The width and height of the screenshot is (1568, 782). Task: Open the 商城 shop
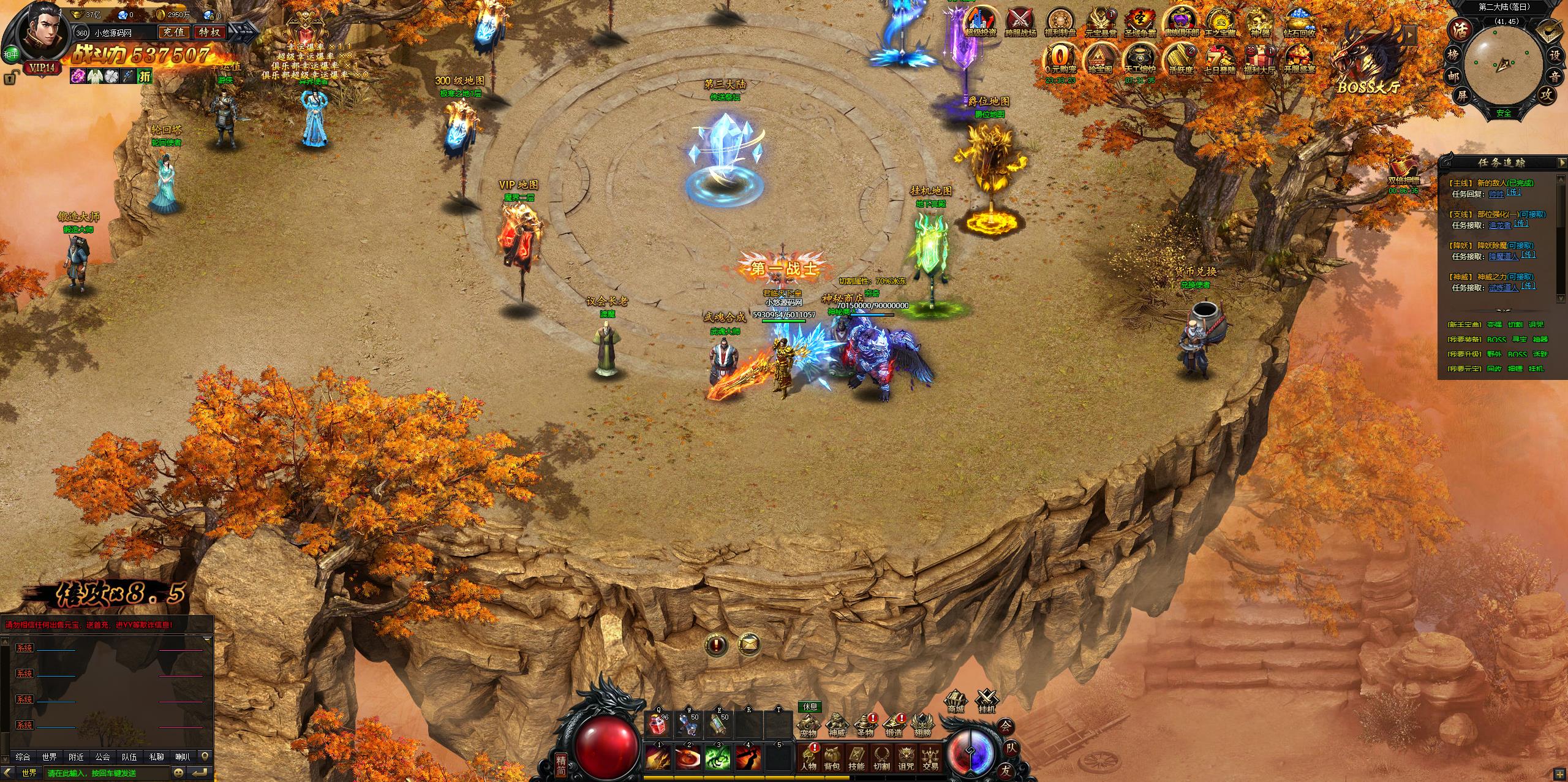[956, 702]
